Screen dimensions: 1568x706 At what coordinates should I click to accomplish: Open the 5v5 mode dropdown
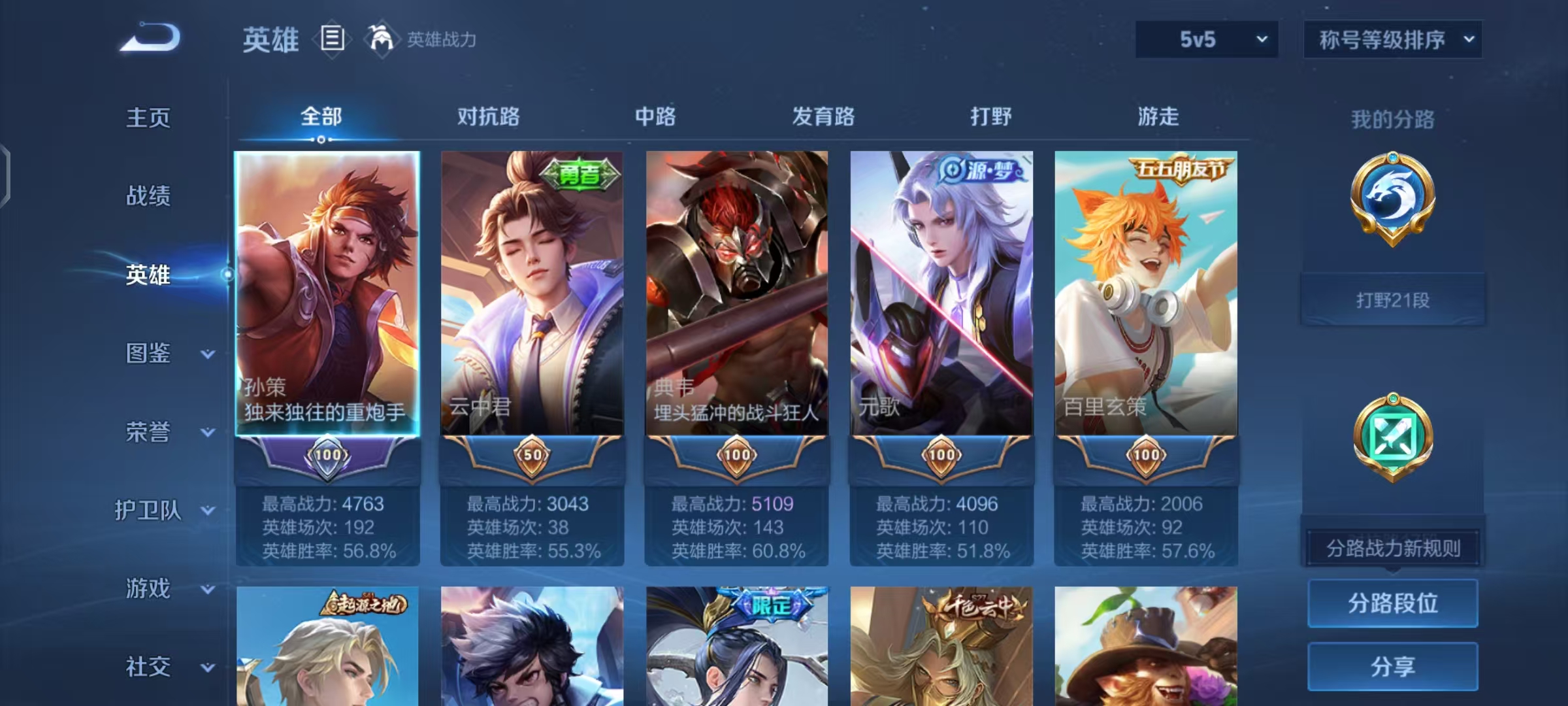tap(1205, 39)
